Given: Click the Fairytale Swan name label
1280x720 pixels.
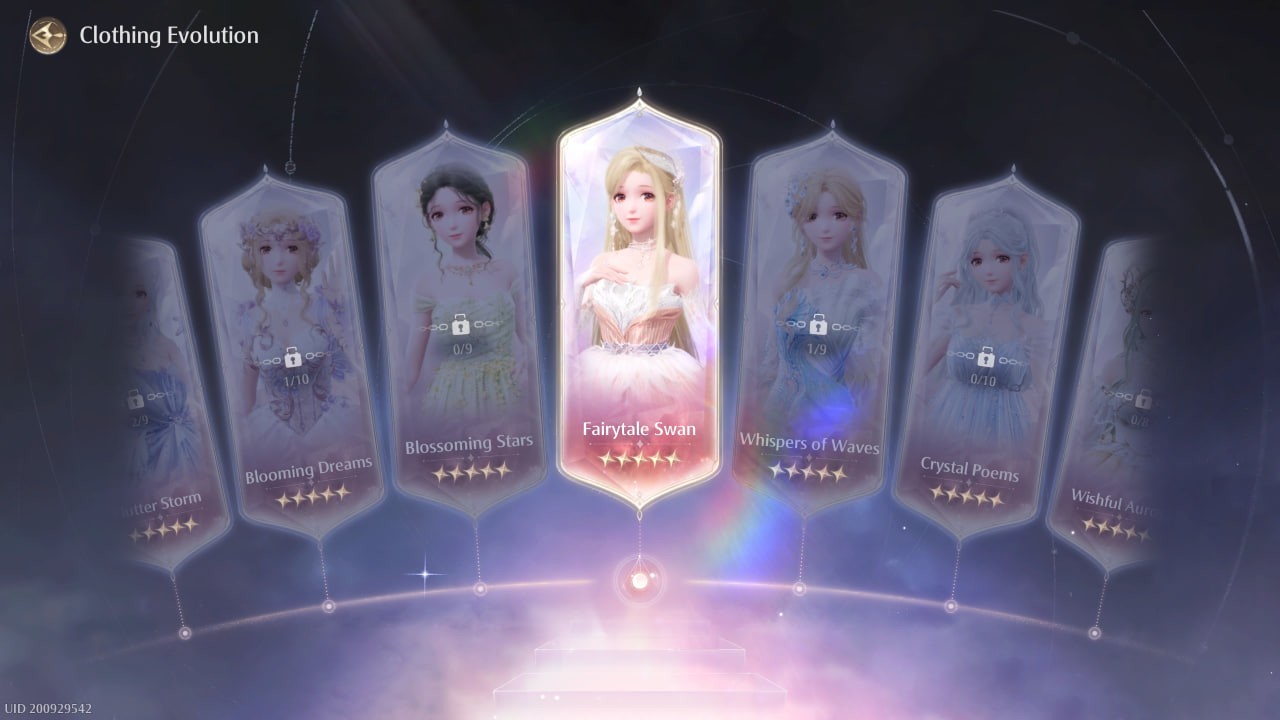Looking at the screenshot, I should pyautogui.click(x=640, y=428).
